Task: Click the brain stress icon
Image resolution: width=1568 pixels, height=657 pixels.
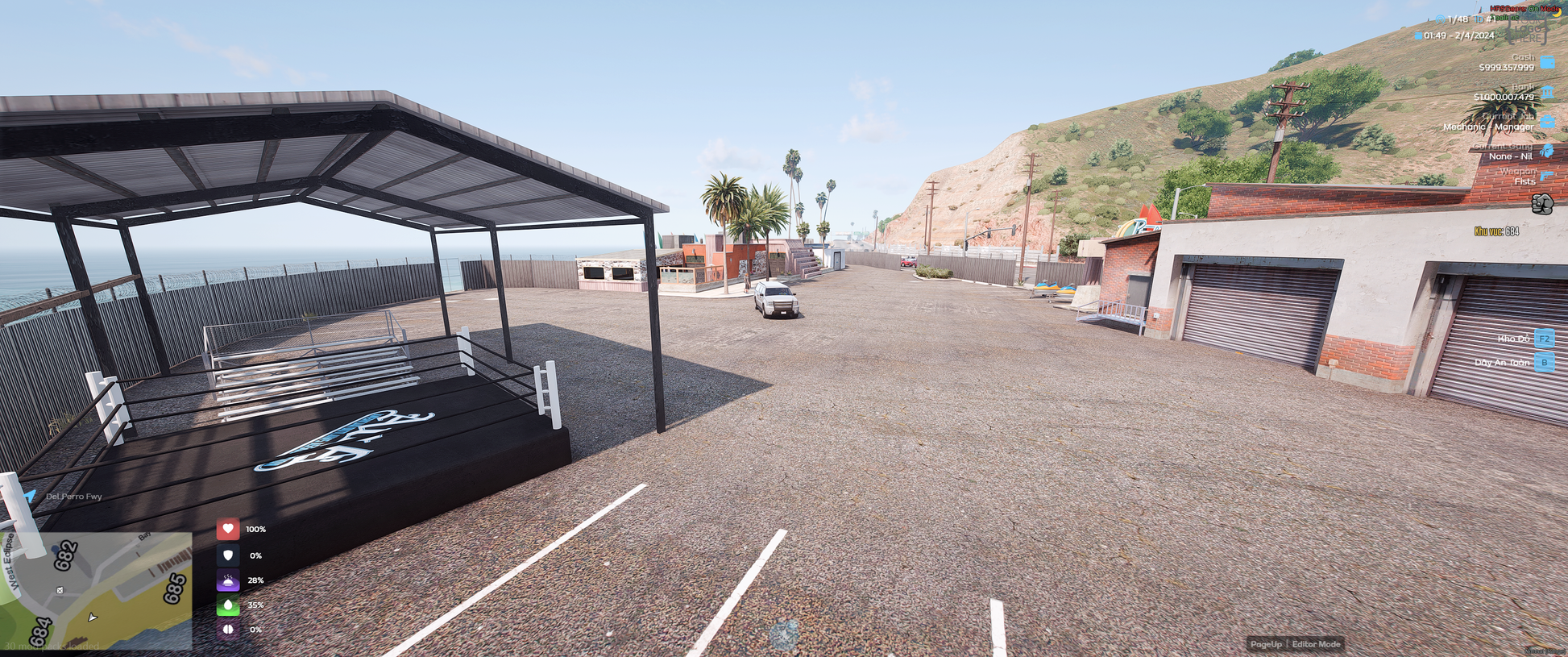Action: click(x=228, y=629)
